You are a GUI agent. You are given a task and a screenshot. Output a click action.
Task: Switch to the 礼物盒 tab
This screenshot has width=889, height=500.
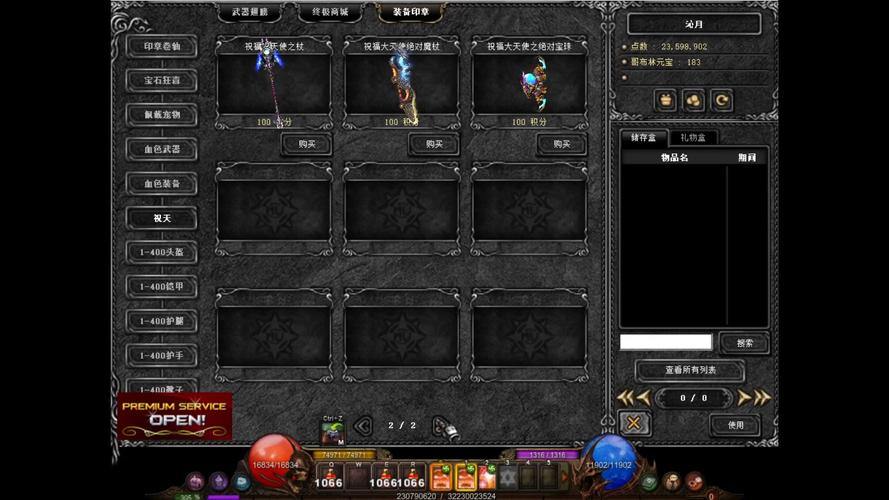click(x=691, y=138)
